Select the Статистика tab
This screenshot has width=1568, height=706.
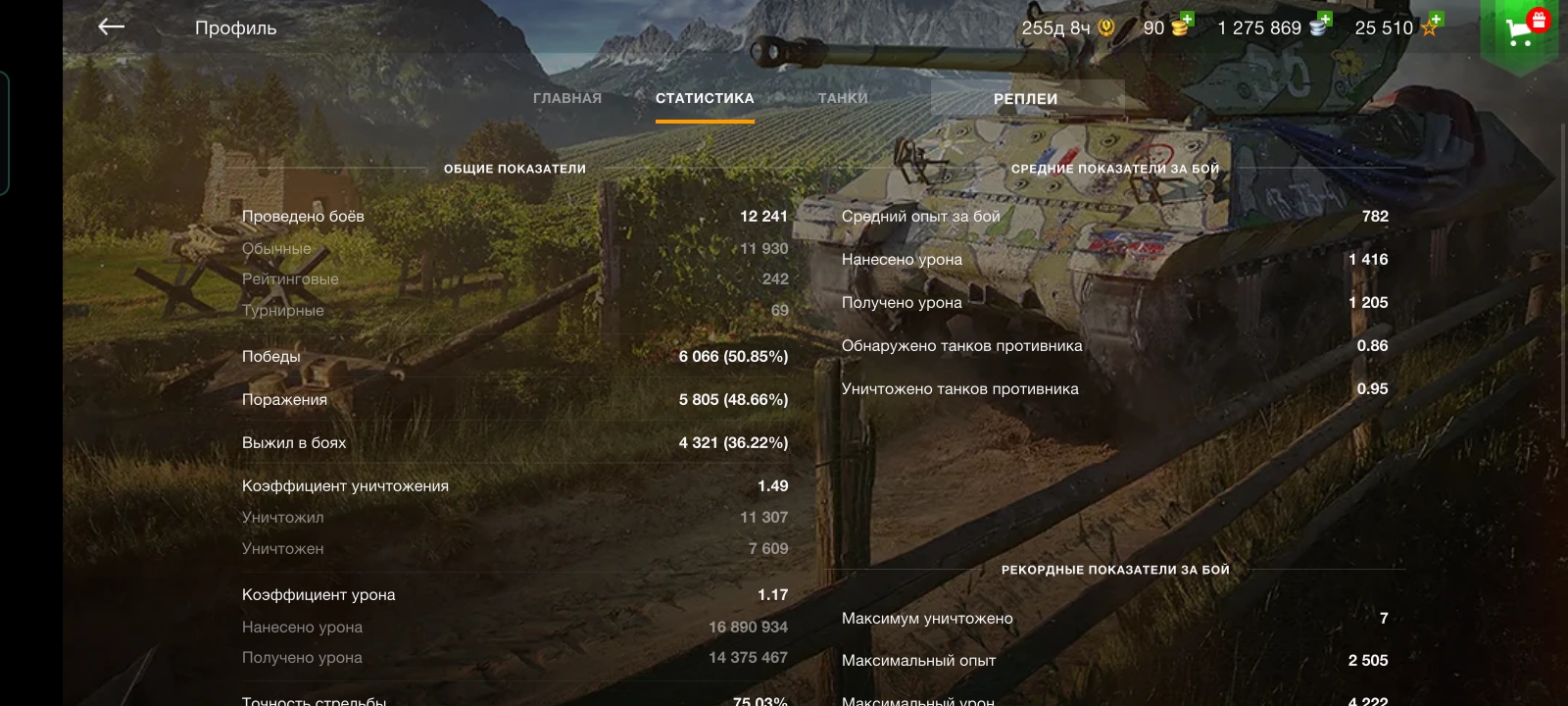coord(705,98)
